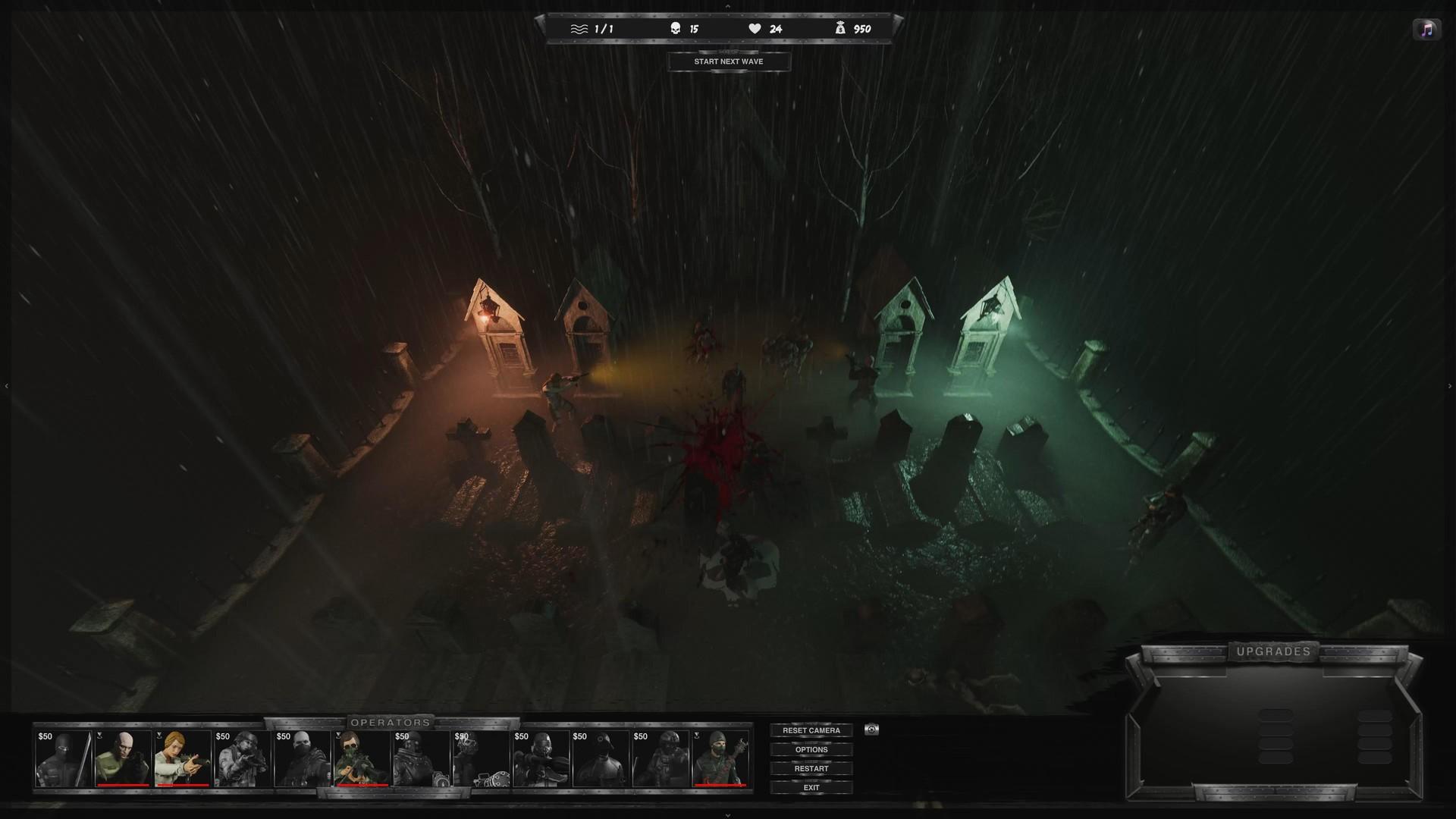Click the camera screenshot icon
The width and height of the screenshot is (1456, 819).
point(869,730)
